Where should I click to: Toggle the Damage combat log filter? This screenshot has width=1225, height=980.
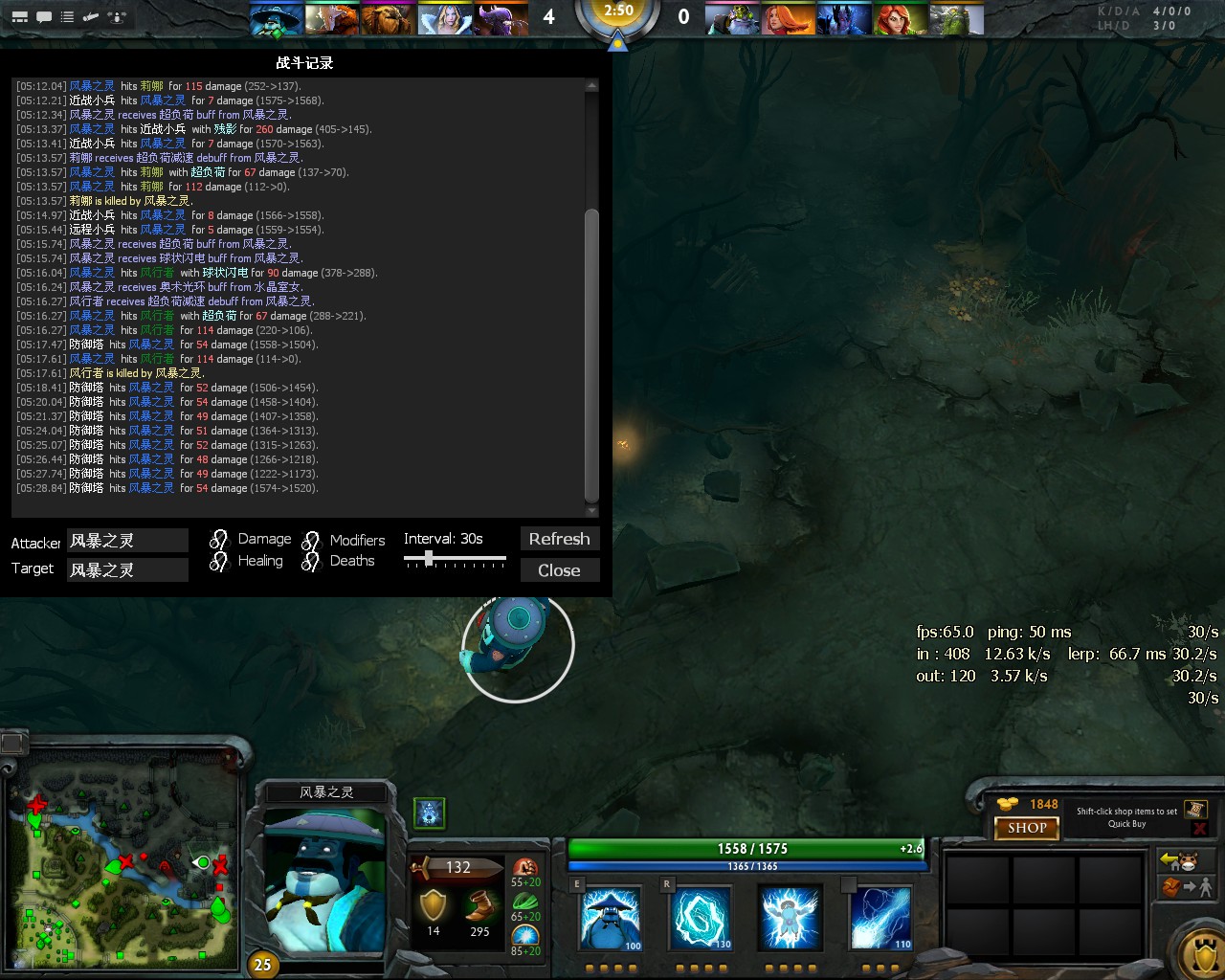tap(218, 539)
